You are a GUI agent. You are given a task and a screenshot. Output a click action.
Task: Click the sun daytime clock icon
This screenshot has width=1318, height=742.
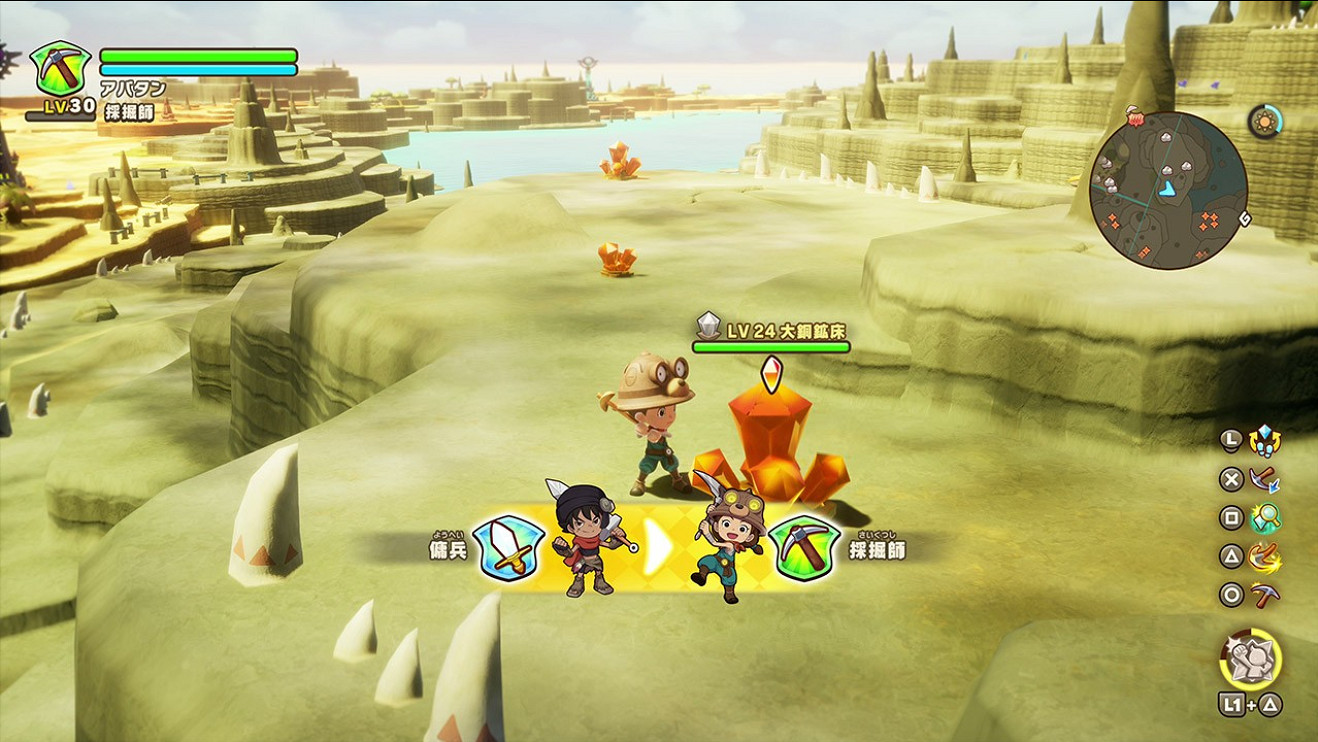[1265, 122]
